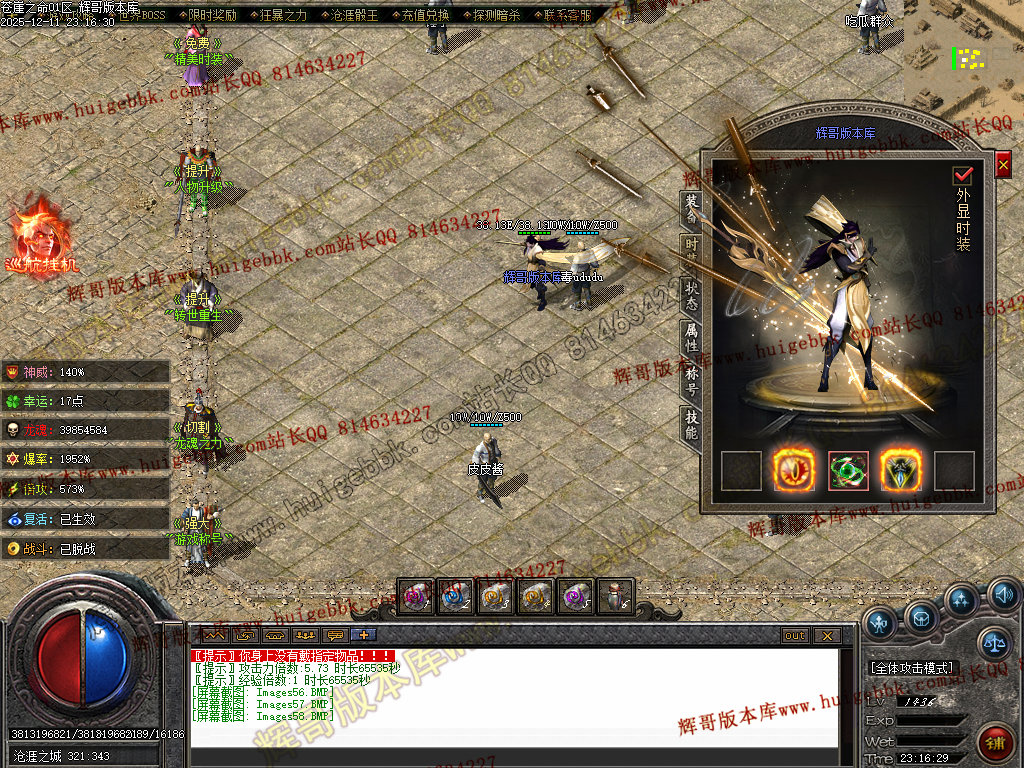
Task: Open the red 铺 shop button
Action: [996, 744]
